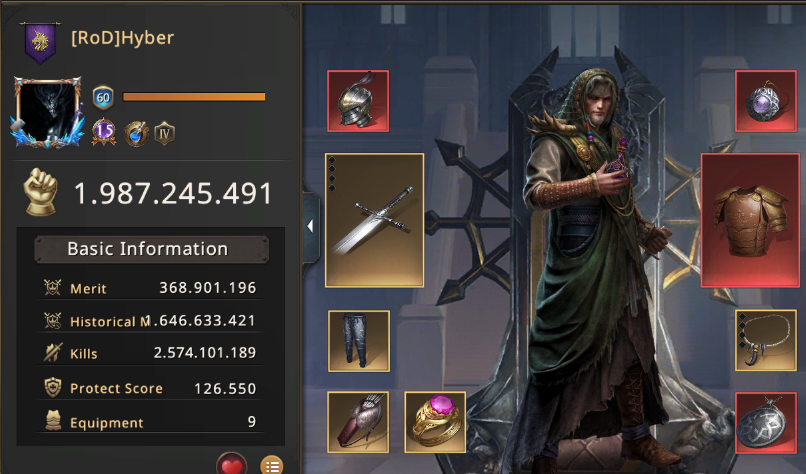The image size is (806, 474).
Task: Select the fur quiver equipment slot
Action: click(x=358, y=420)
